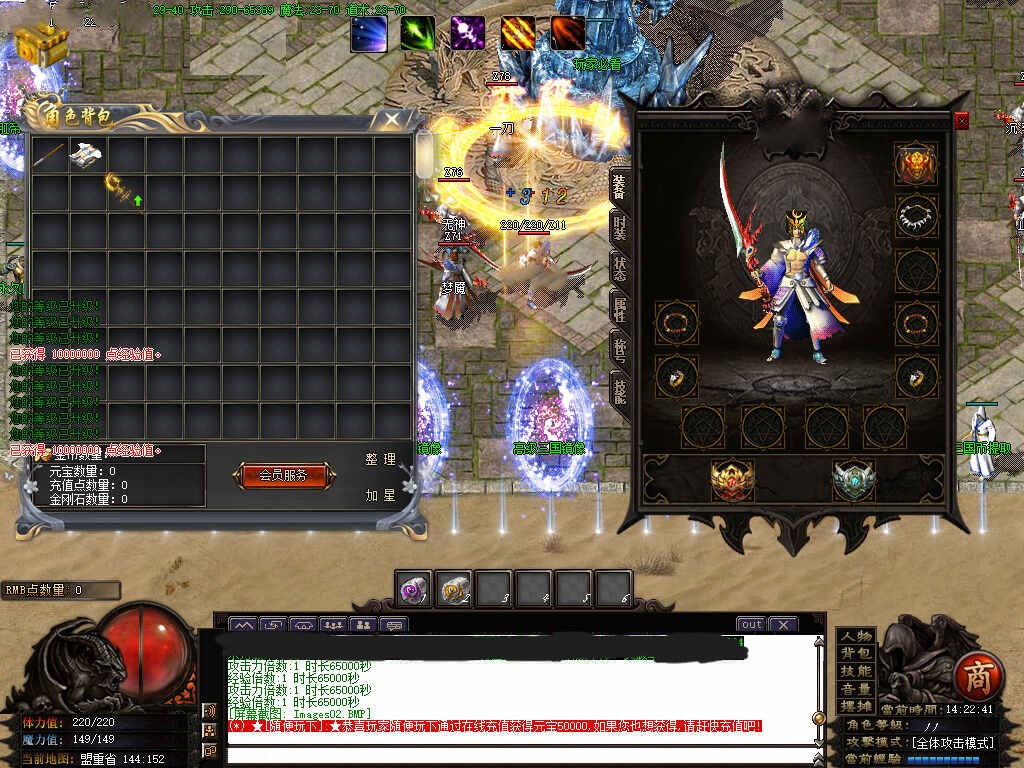Switch to the 状态 status tab

point(620,272)
